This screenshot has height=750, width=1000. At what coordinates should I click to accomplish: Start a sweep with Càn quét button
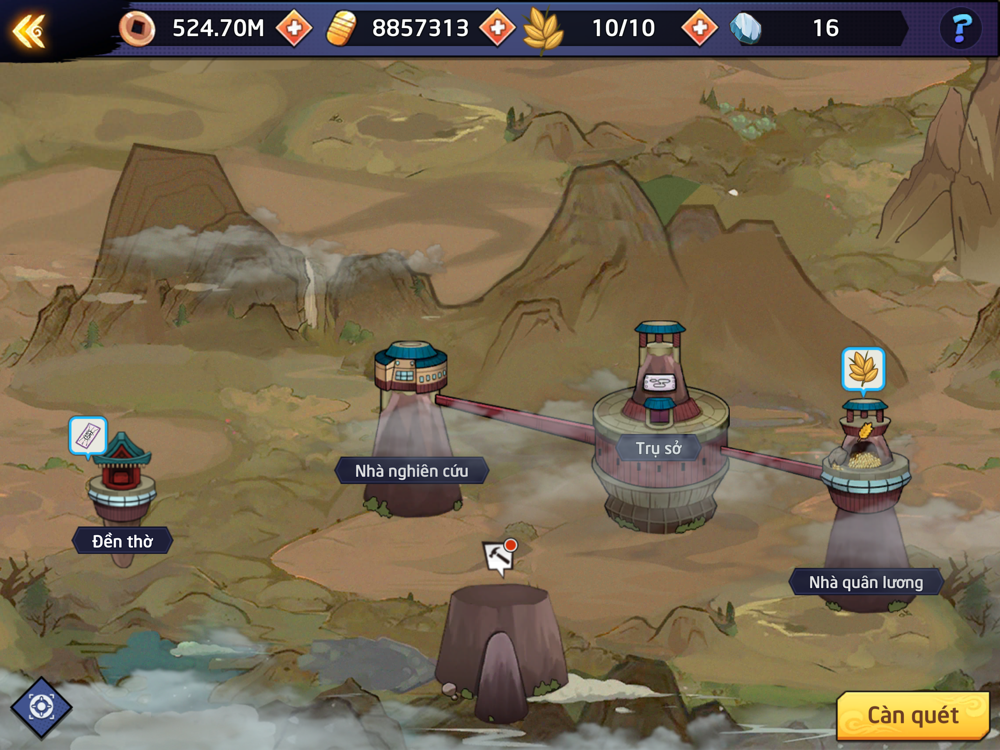point(912,715)
